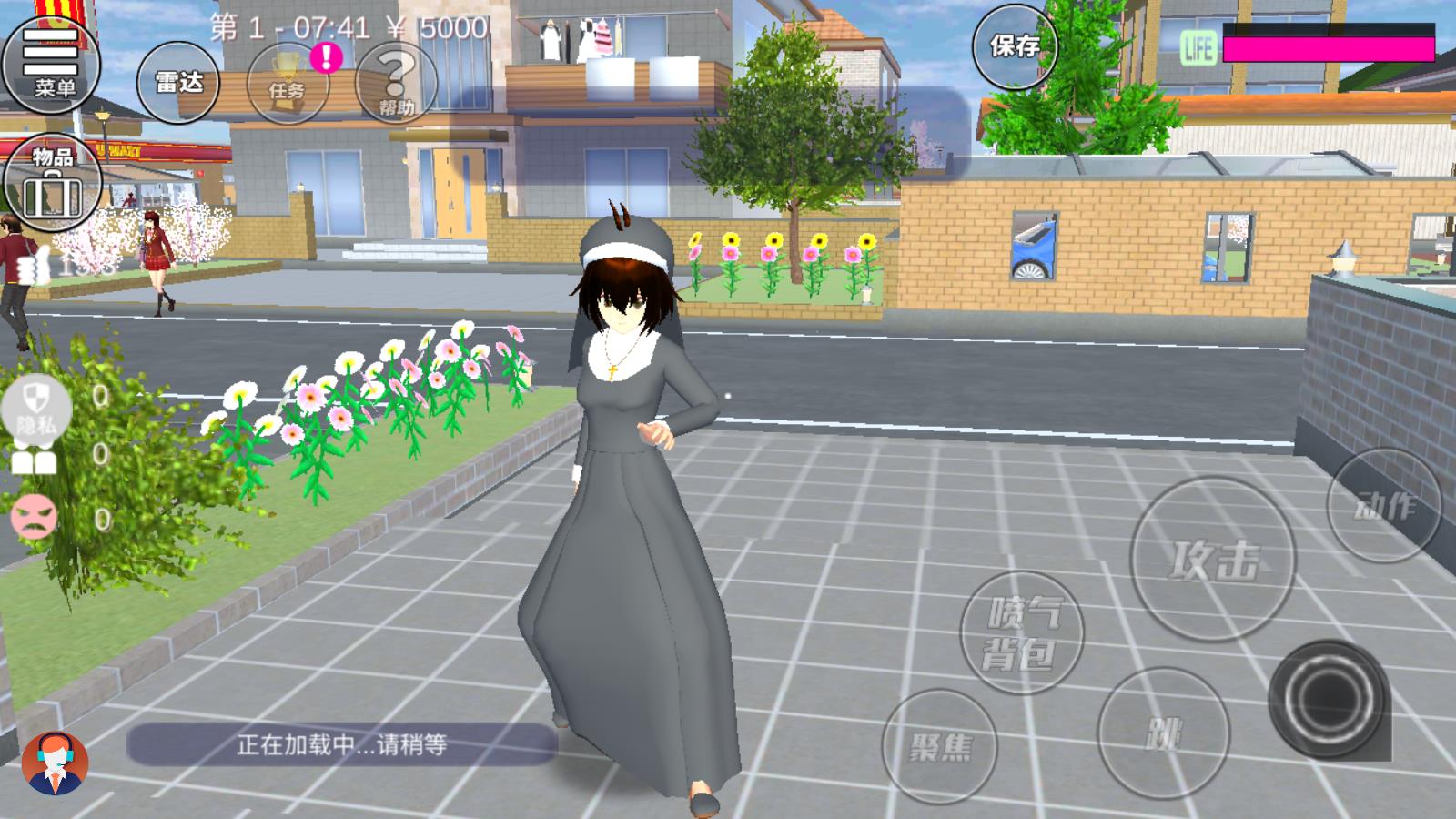Click the 保存 save button
Screen dimensions: 1456x819
click(1015, 46)
